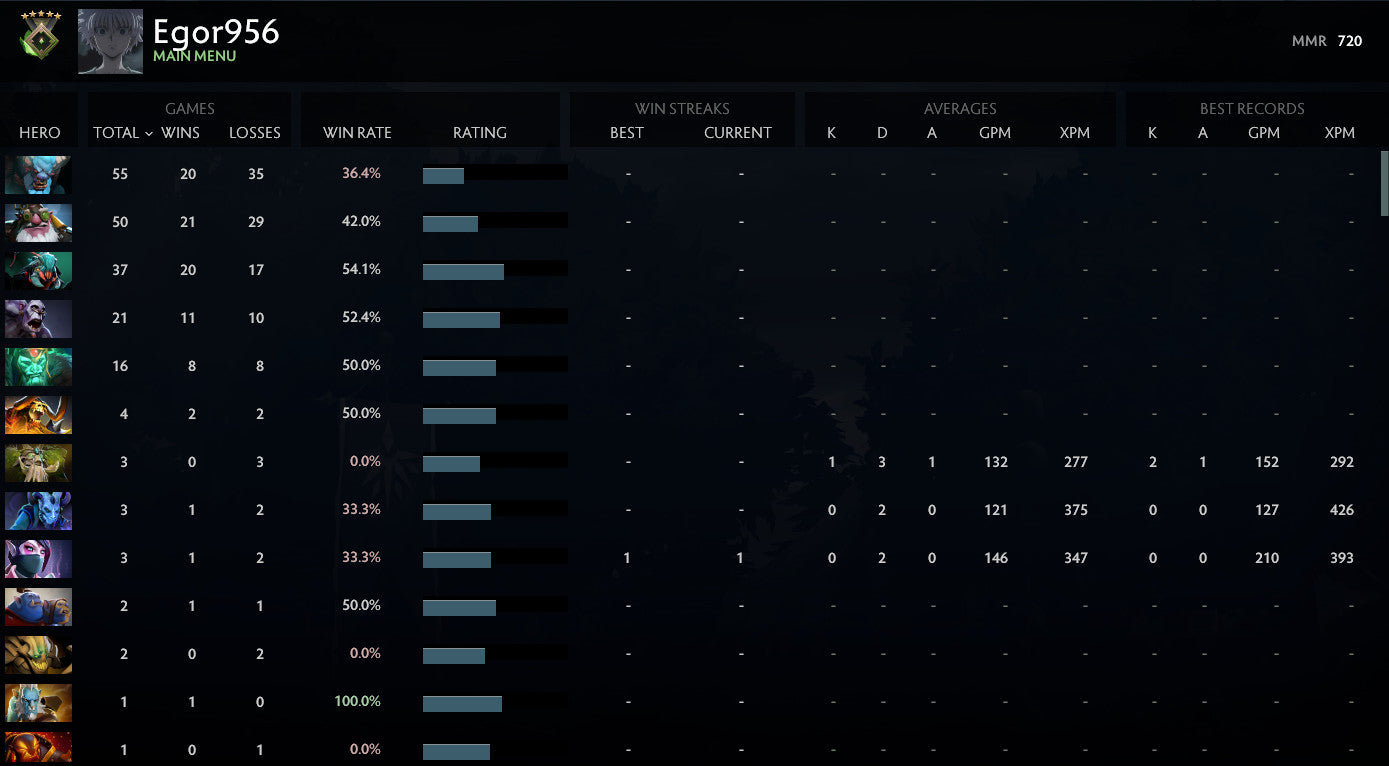Sort the table by the HERO column
This screenshot has height=766, width=1389.
tap(39, 132)
